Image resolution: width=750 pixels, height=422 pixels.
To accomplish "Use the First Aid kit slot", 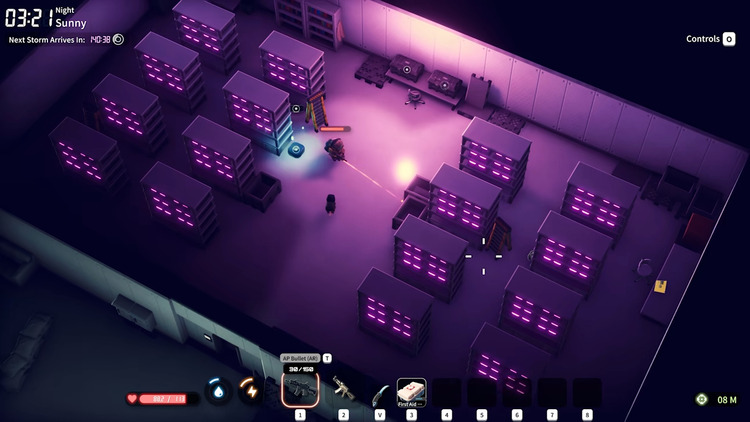I will point(411,390).
